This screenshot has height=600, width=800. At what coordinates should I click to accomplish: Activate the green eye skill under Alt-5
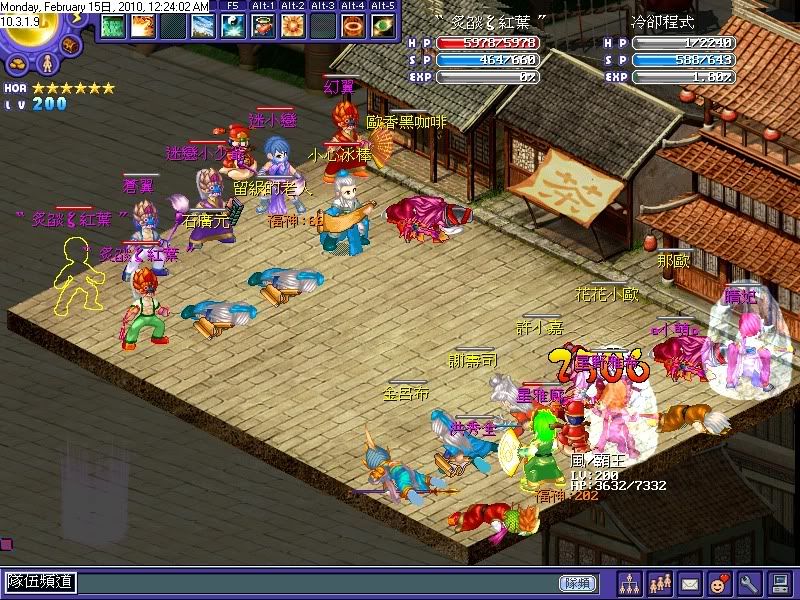pos(383,27)
